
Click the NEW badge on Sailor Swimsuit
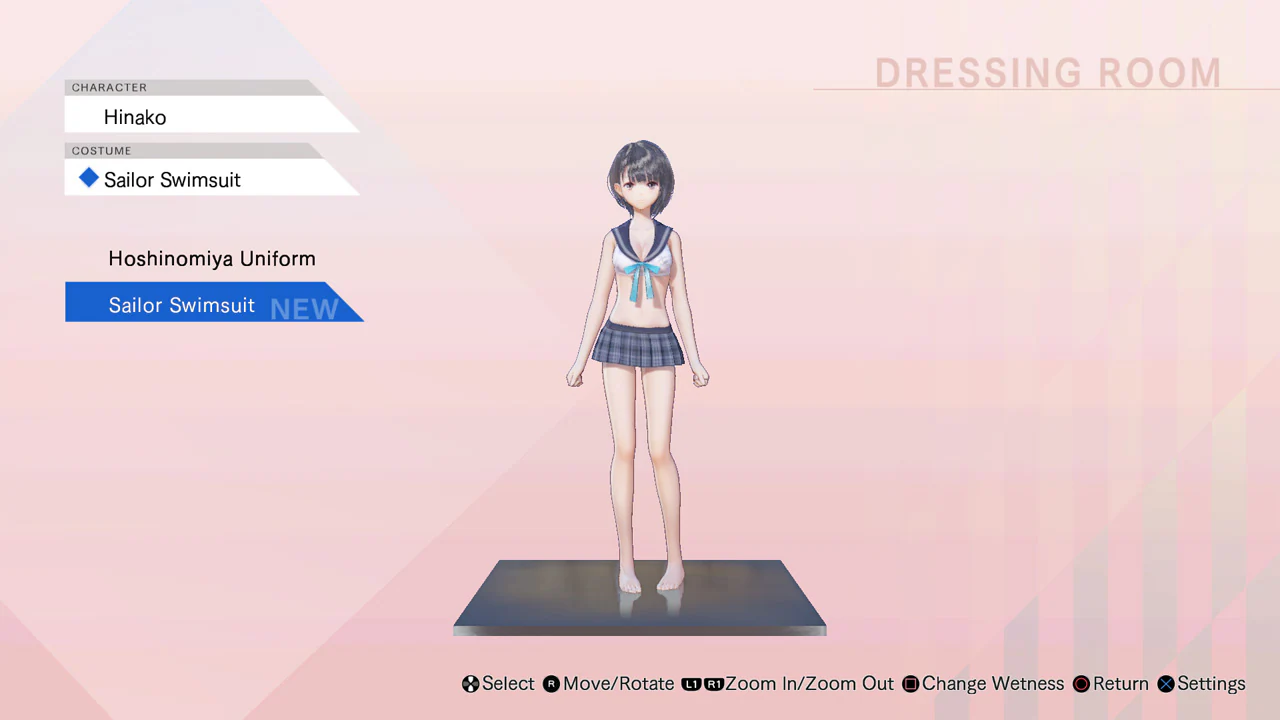[304, 307]
